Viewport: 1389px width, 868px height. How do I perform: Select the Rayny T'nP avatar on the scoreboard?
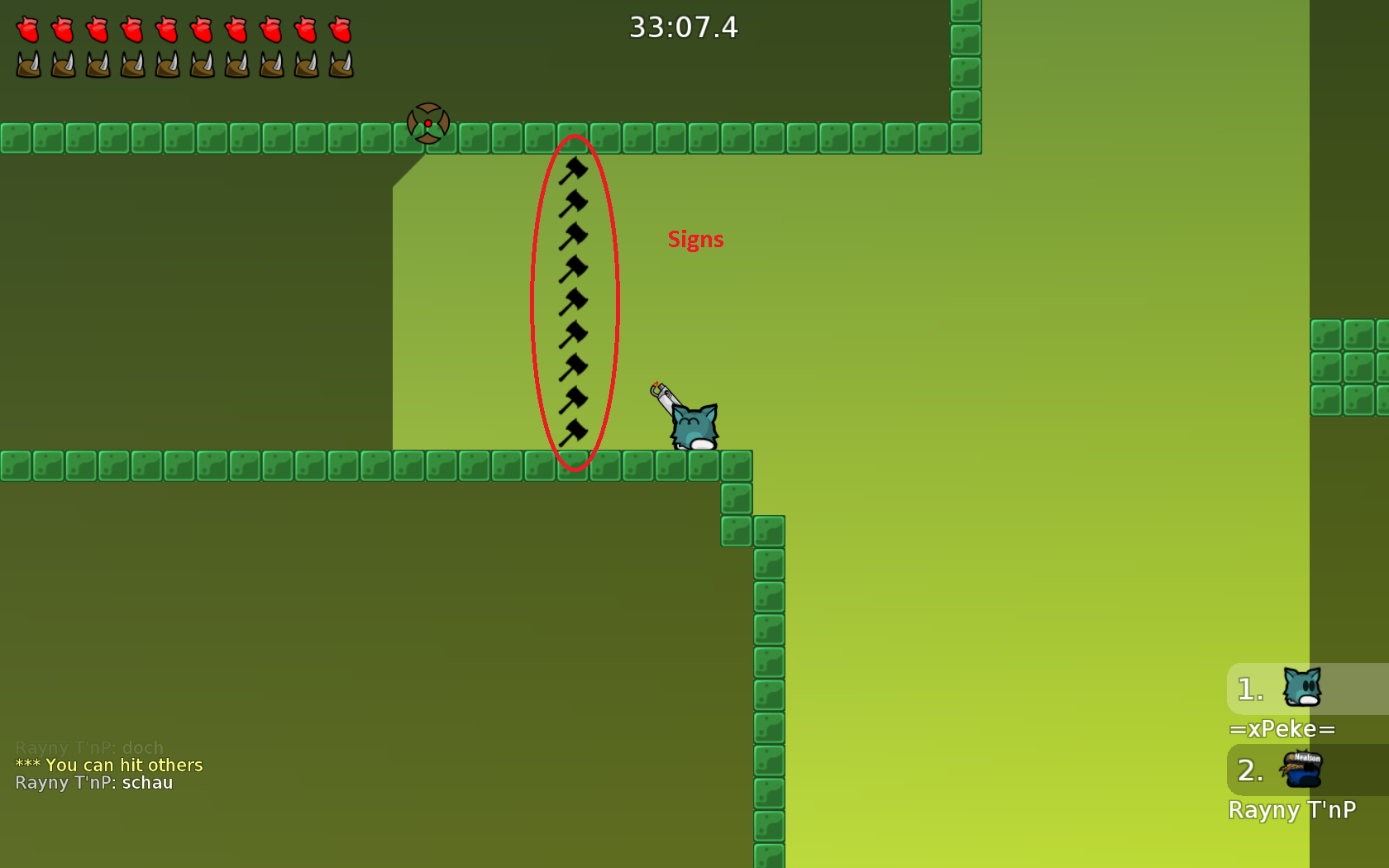(x=1302, y=770)
